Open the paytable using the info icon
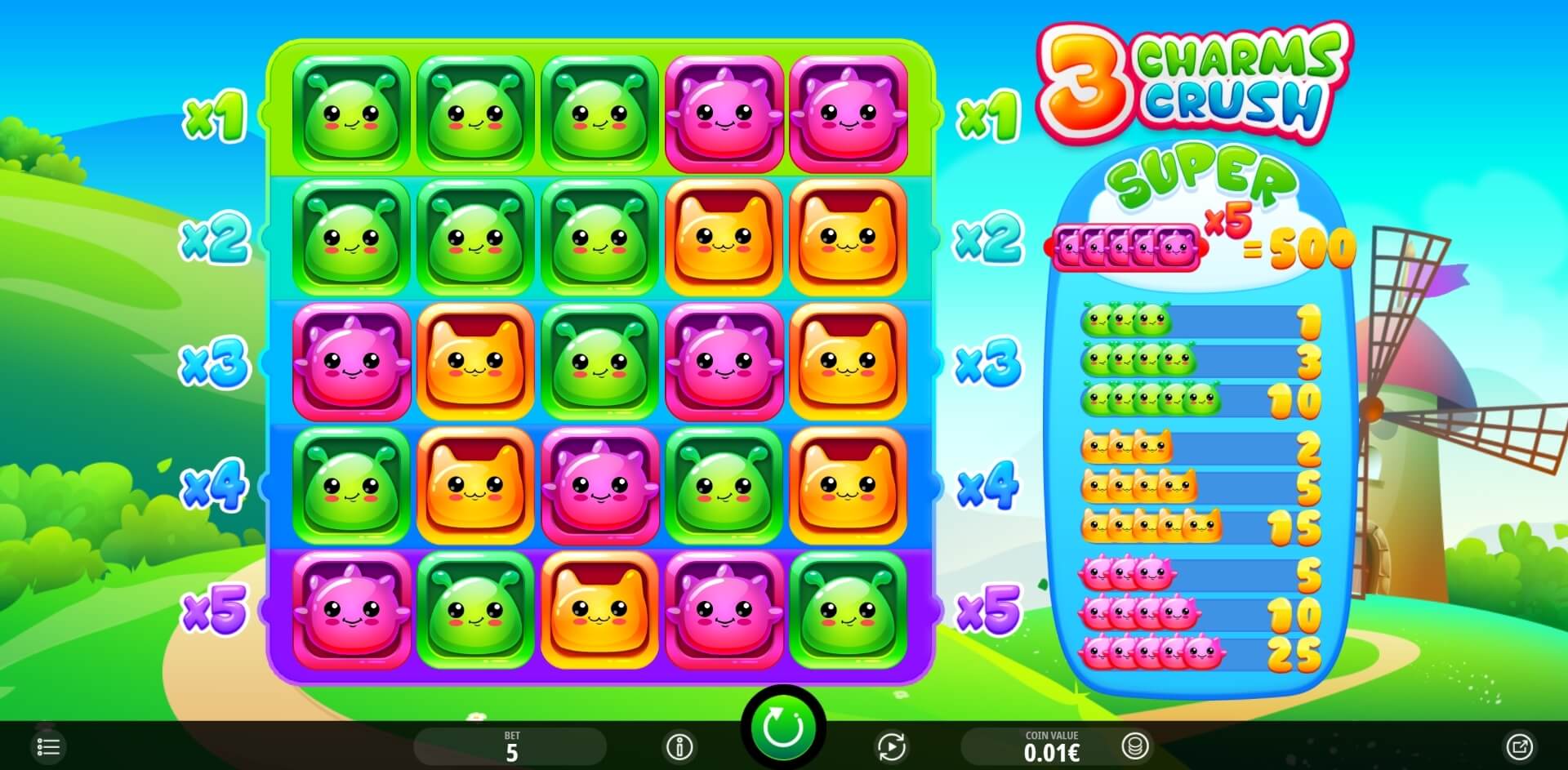This screenshot has height=770, width=1568. [x=679, y=746]
